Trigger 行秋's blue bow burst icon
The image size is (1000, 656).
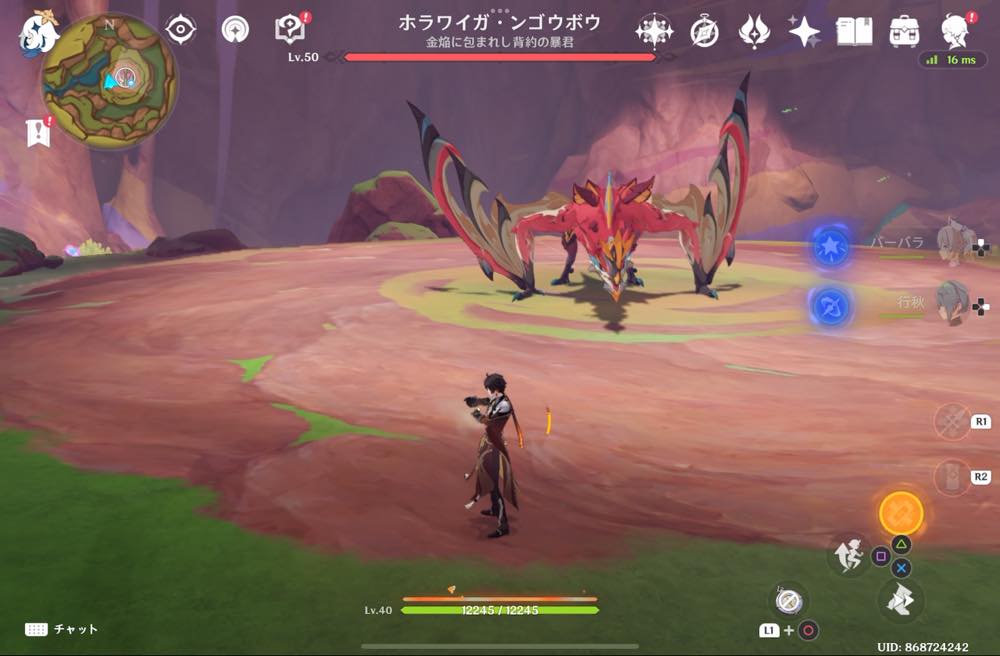tap(831, 306)
